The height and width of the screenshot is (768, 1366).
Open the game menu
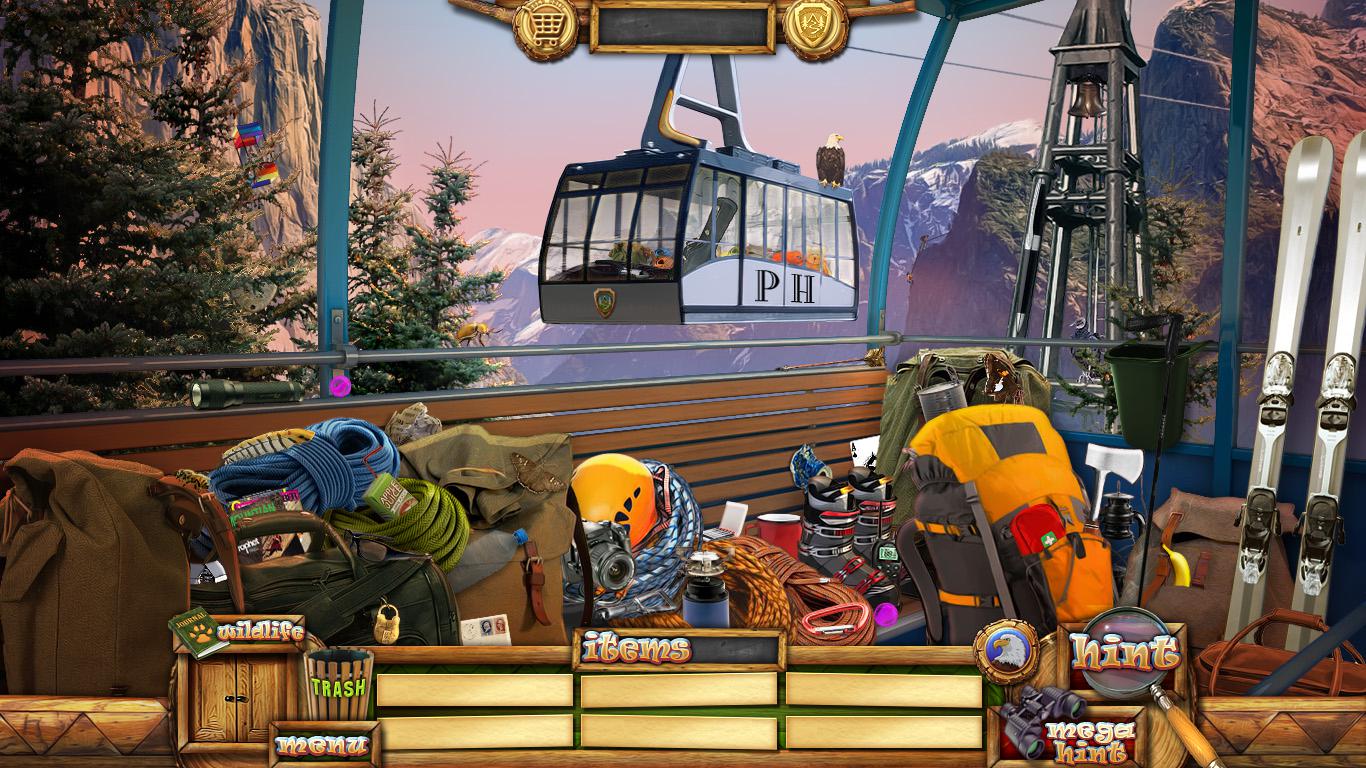(323, 745)
